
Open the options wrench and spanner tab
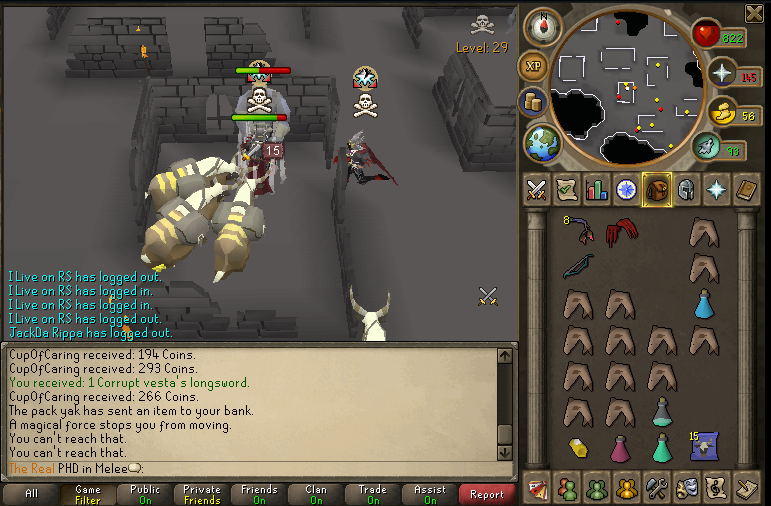(656, 488)
